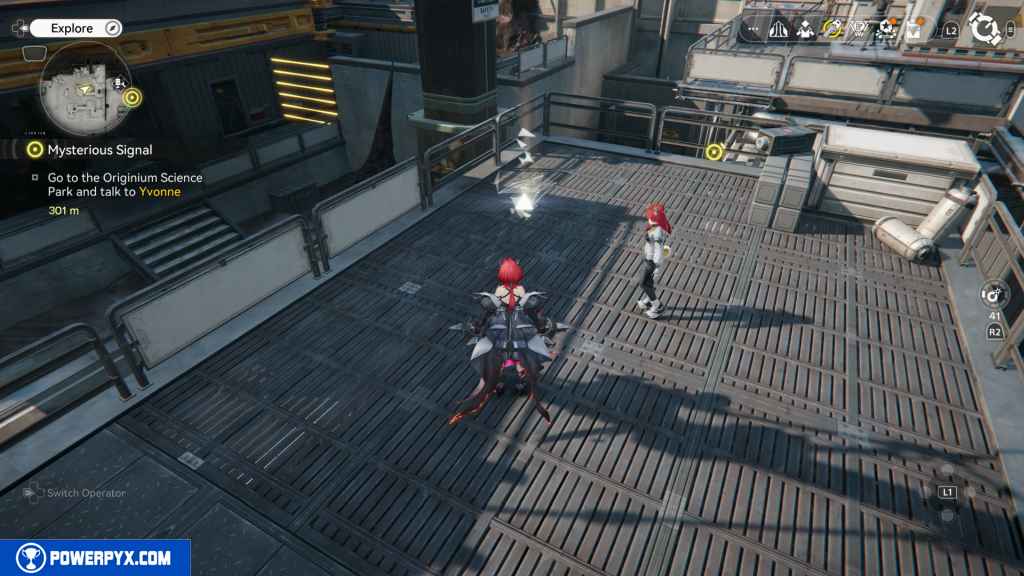Use the bomb item showing 41
The width and height of the screenshot is (1024, 576).
pos(995,295)
